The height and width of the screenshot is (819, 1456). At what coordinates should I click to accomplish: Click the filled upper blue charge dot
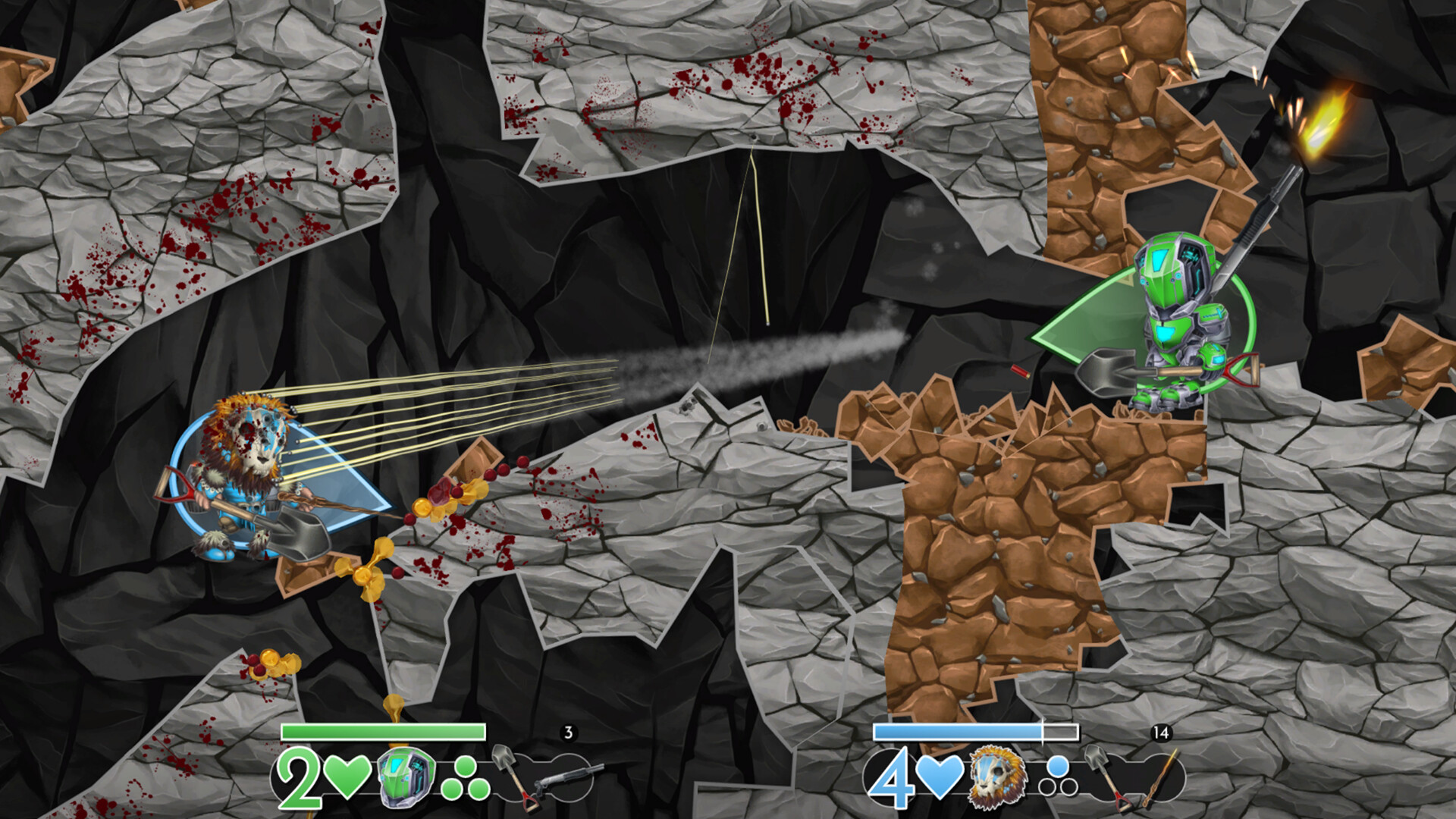pos(1057,765)
